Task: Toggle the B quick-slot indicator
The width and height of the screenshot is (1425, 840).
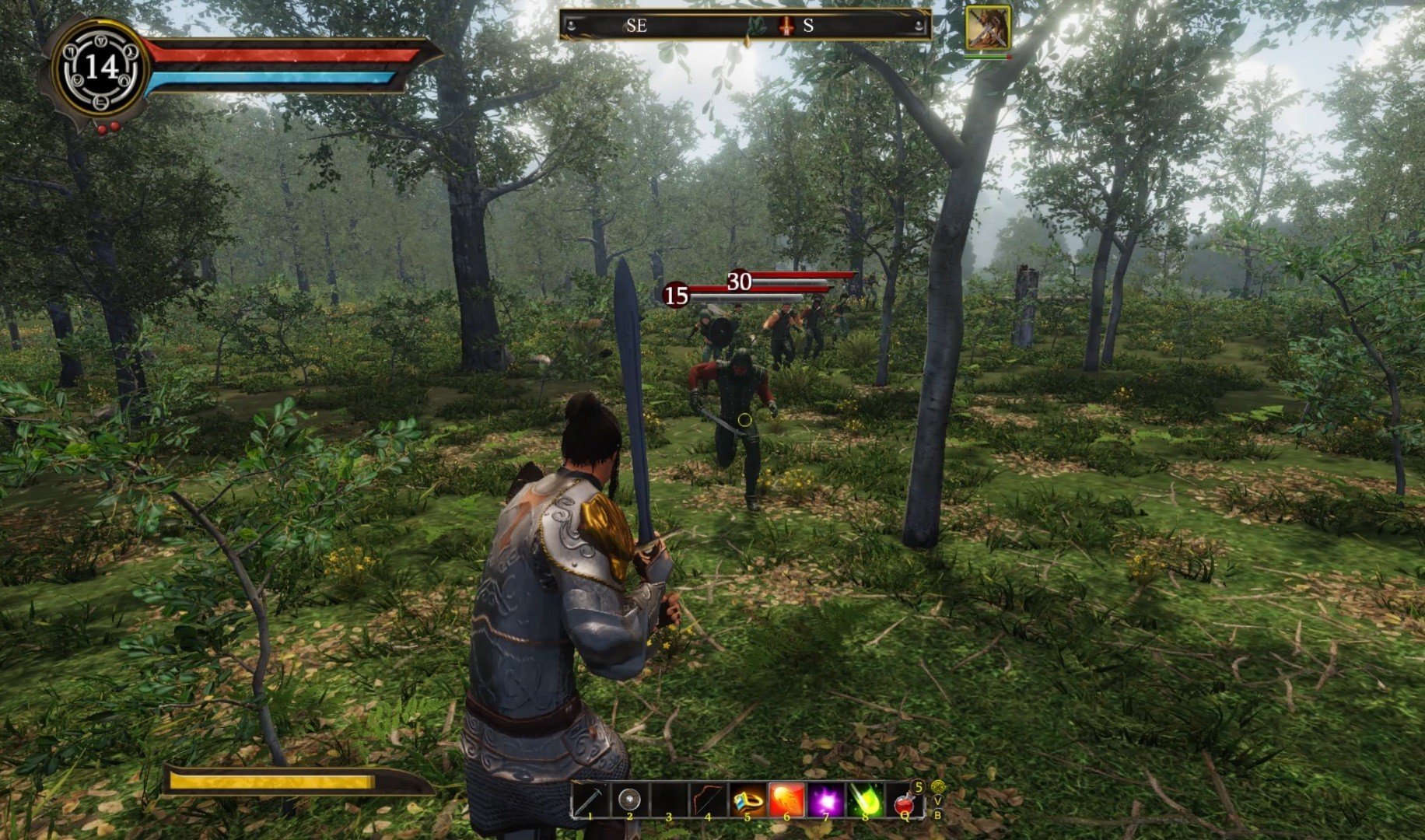Action: (x=937, y=815)
